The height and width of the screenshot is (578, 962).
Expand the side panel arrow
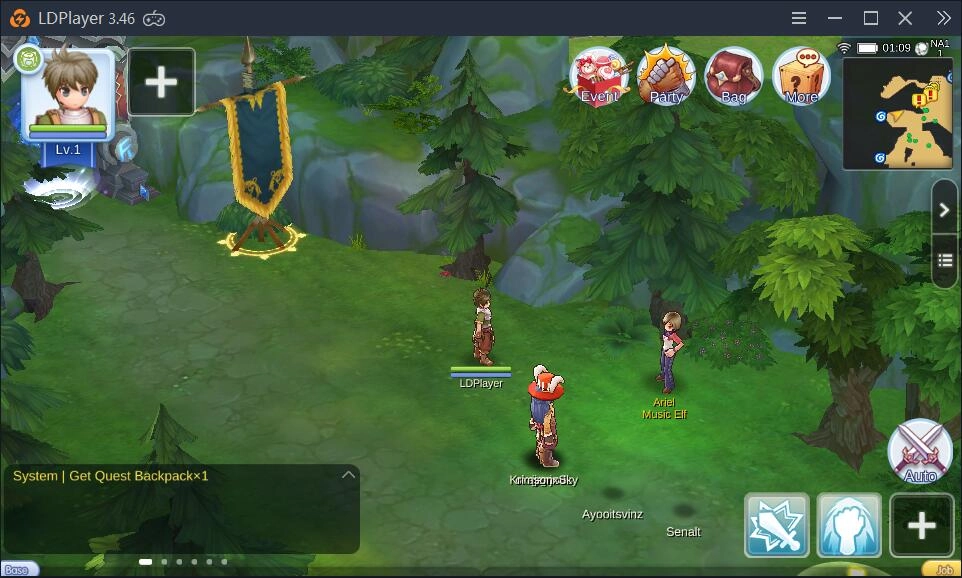pos(945,210)
